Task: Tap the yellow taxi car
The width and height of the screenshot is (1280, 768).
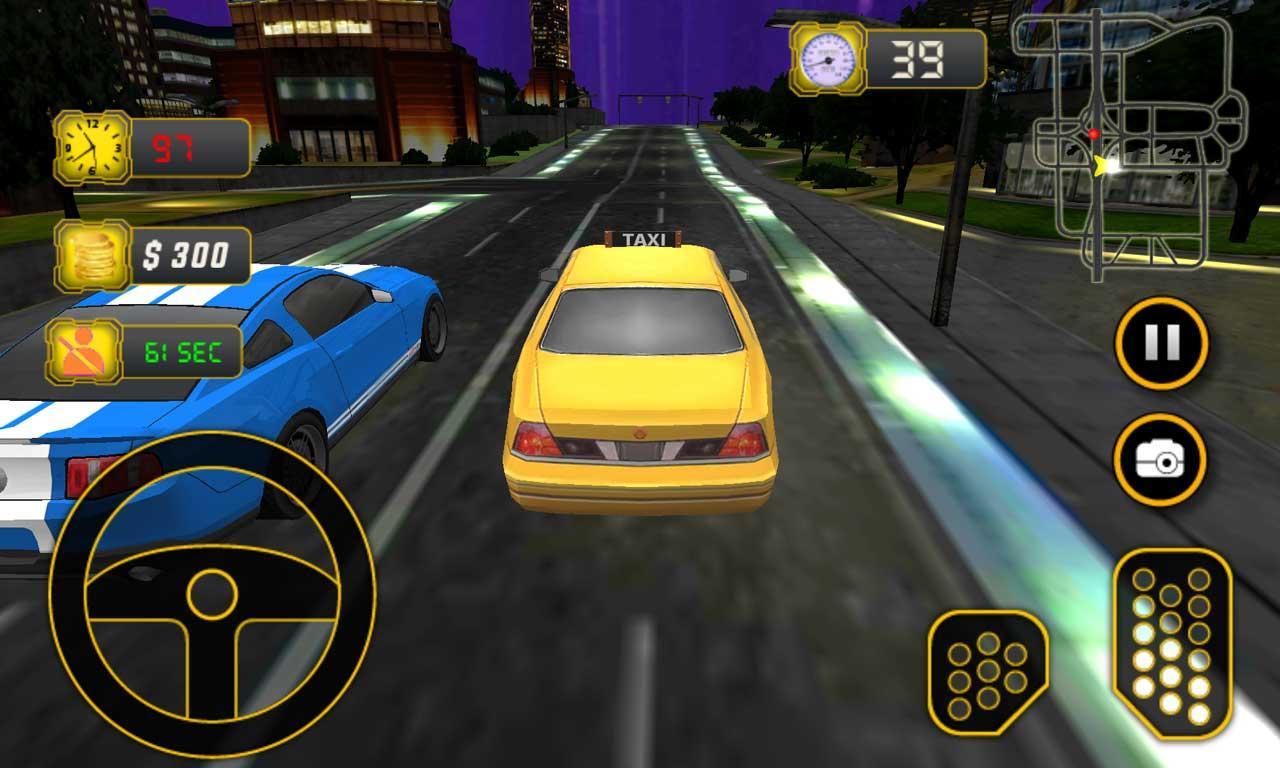Action: tap(645, 390)
